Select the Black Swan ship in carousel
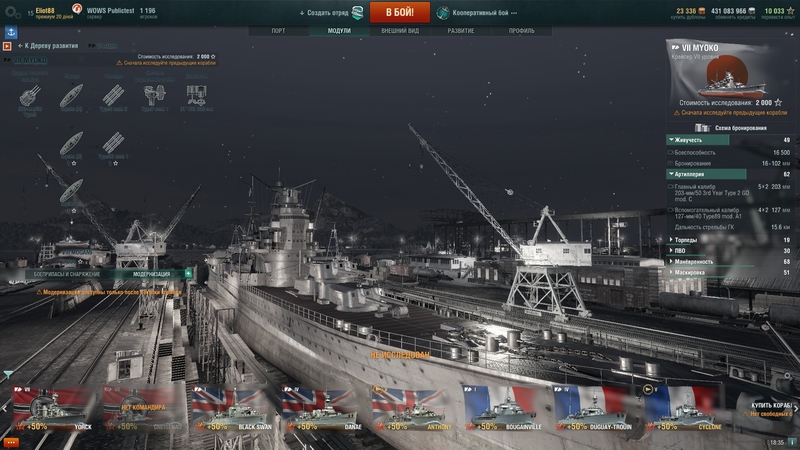 point(232,411)
